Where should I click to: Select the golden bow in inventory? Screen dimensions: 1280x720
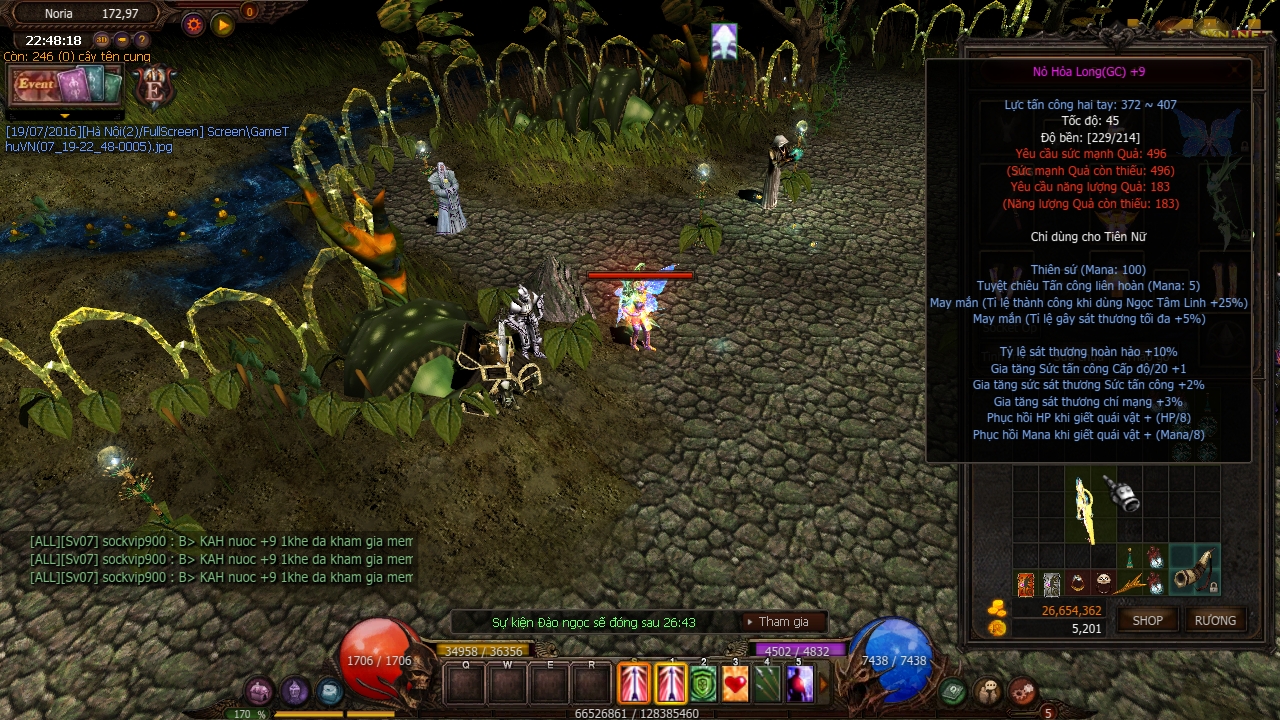coord(1084,505)
